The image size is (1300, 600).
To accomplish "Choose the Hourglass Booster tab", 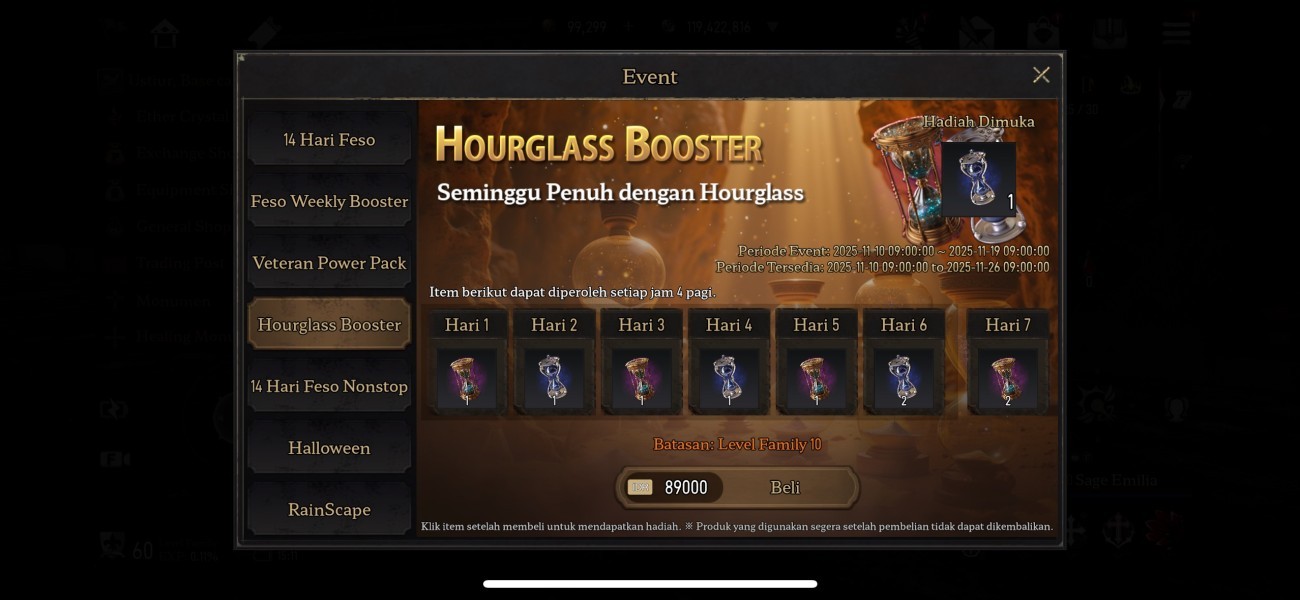I will pos(329,325).
